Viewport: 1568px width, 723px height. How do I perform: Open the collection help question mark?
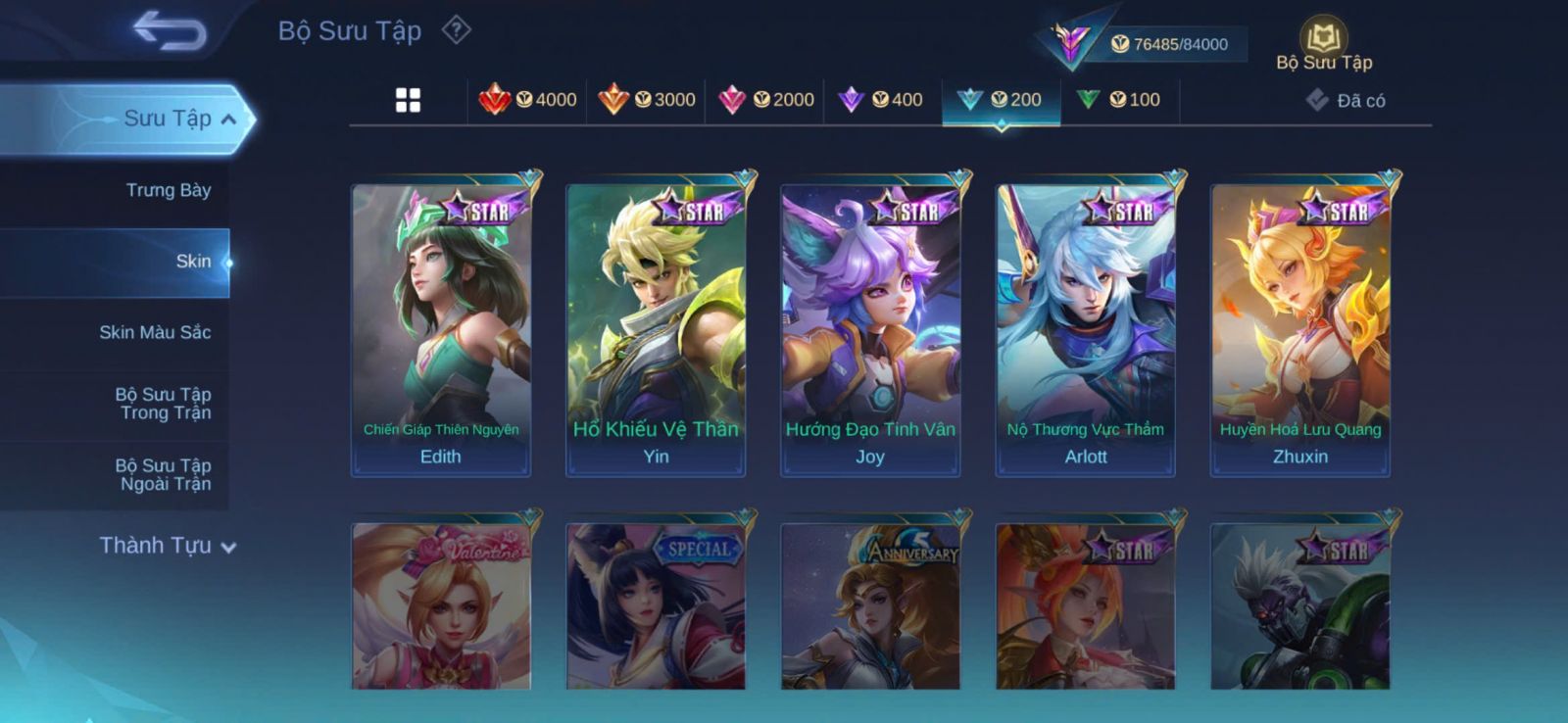click(456, 30)
